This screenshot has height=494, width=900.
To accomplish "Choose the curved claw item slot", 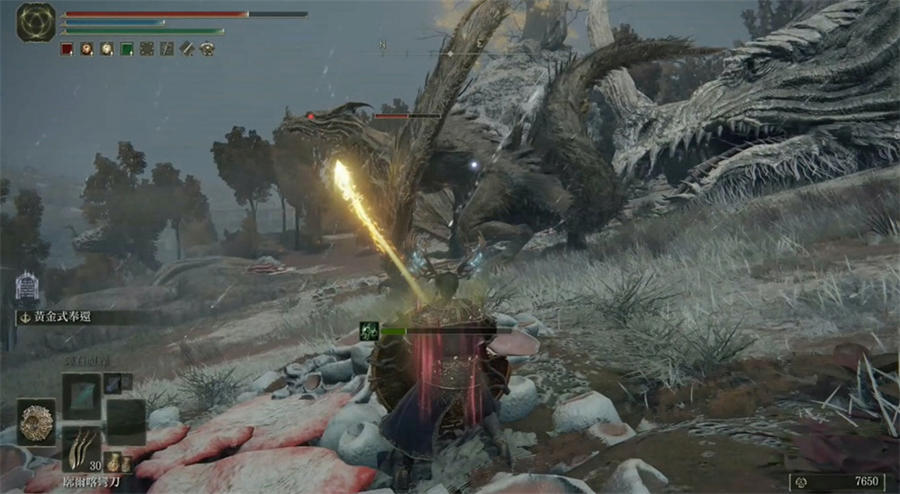I will pyautogui.click(x=80, y=448).
